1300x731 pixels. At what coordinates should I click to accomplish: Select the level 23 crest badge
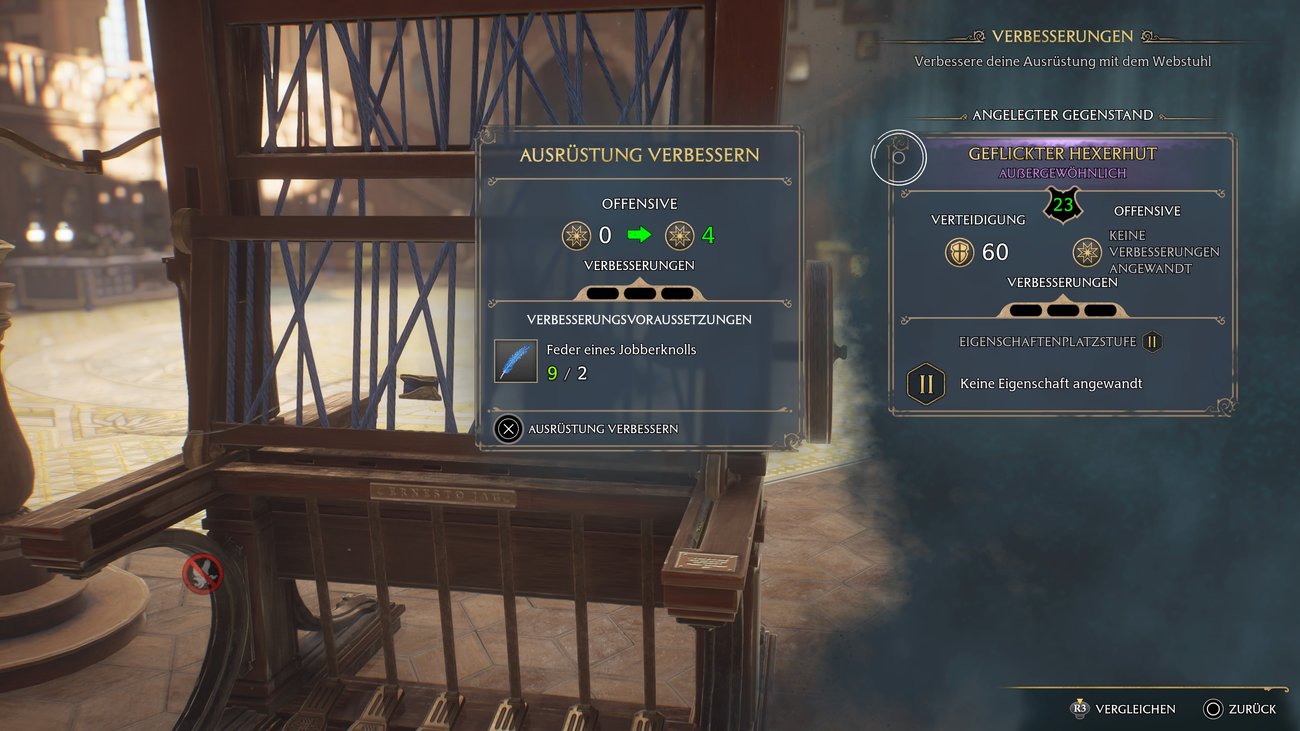(1062, 207)
